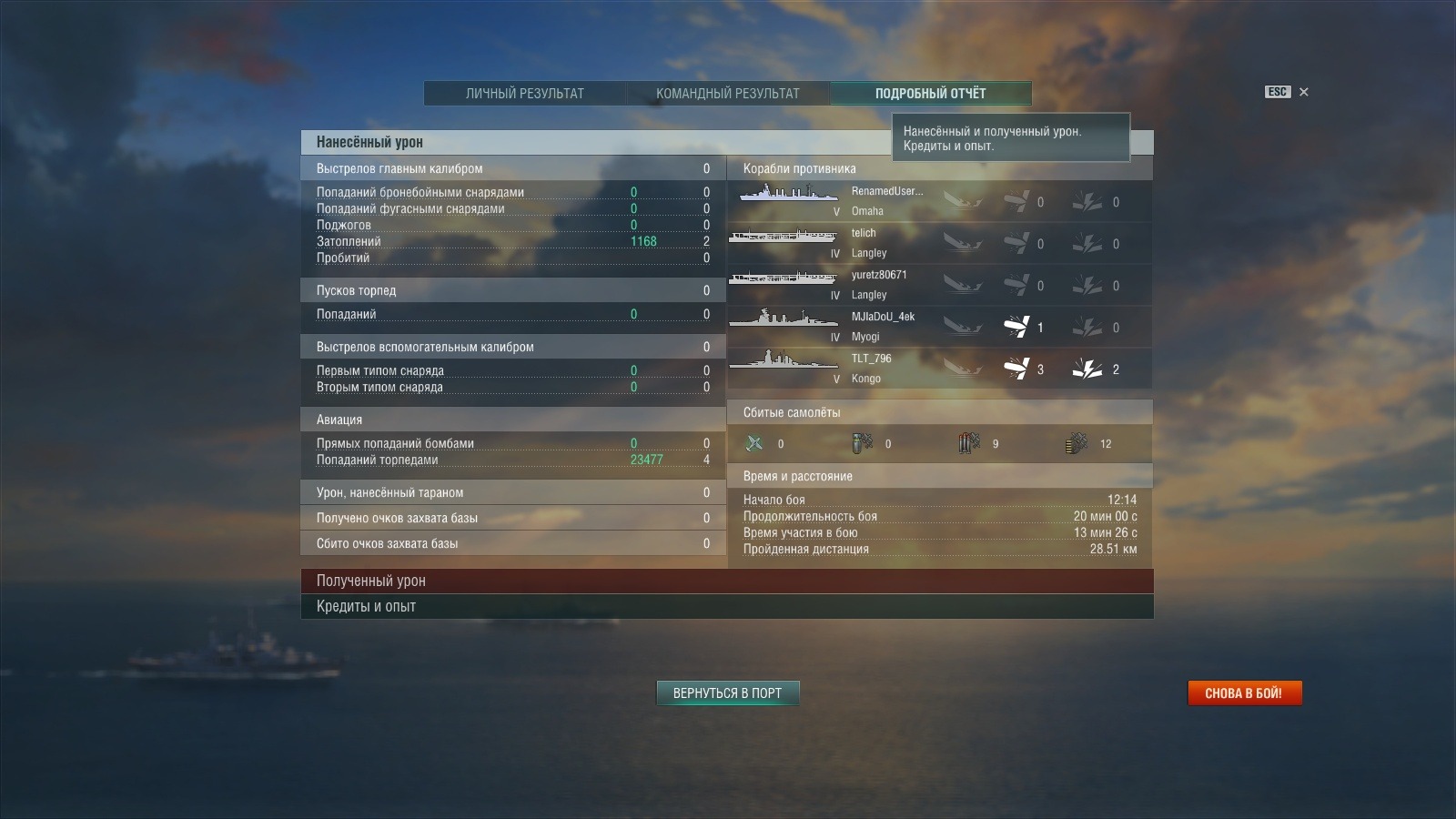Select the TLT_796 Kongo row
This screenshot has height=819, width=1456.
tap(939, 369)
